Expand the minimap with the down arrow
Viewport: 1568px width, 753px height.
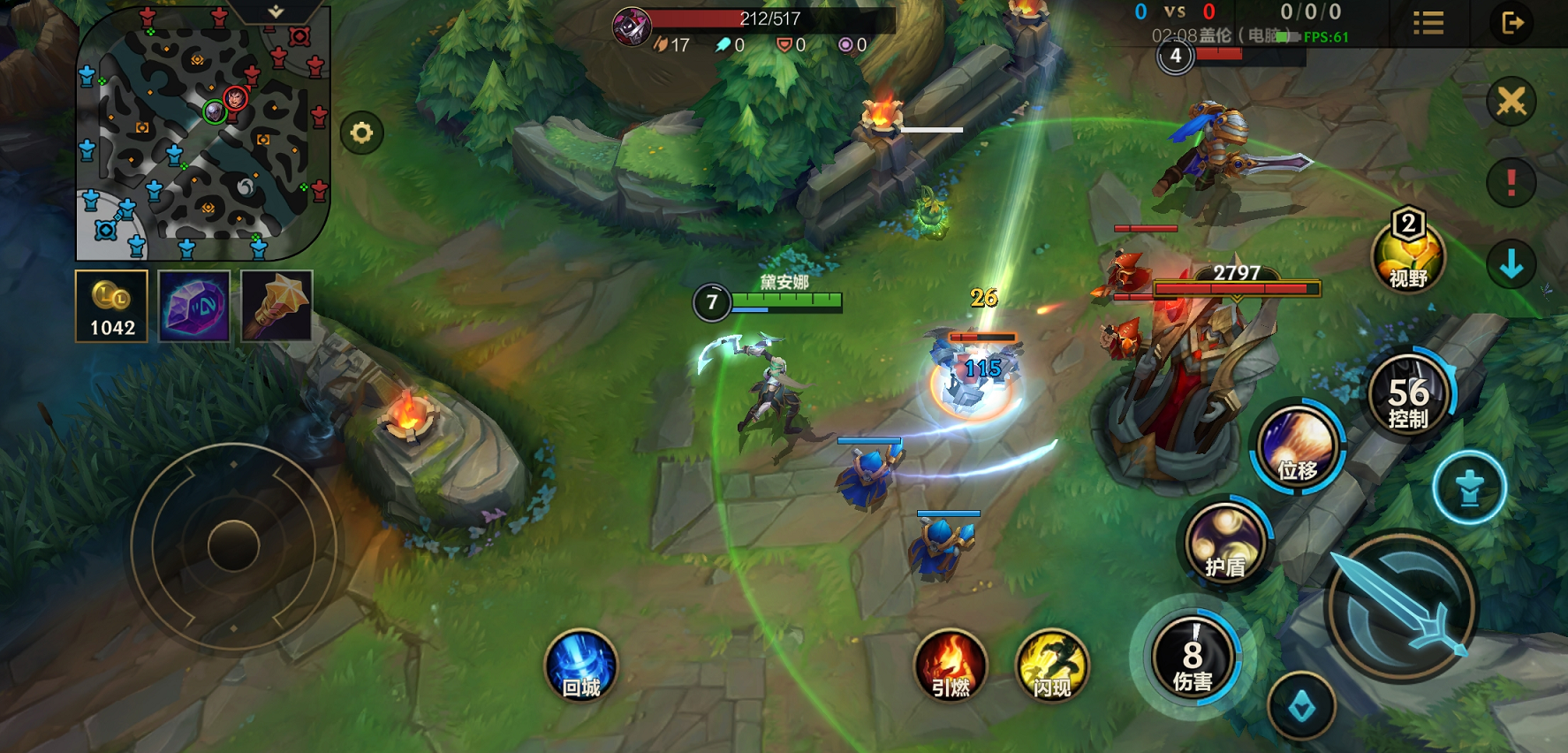click(x=276, y=11)
